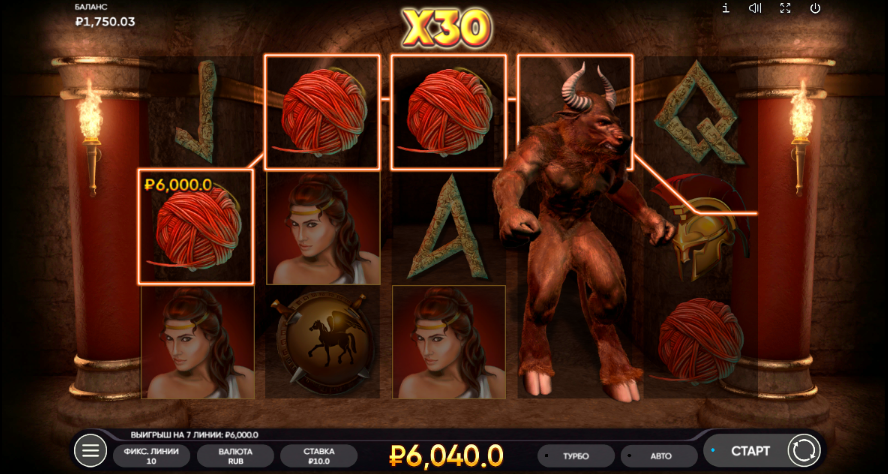Click the СТАРТ spin button
888x474 pixels.
pyautogui.click(x=749, y=451)
